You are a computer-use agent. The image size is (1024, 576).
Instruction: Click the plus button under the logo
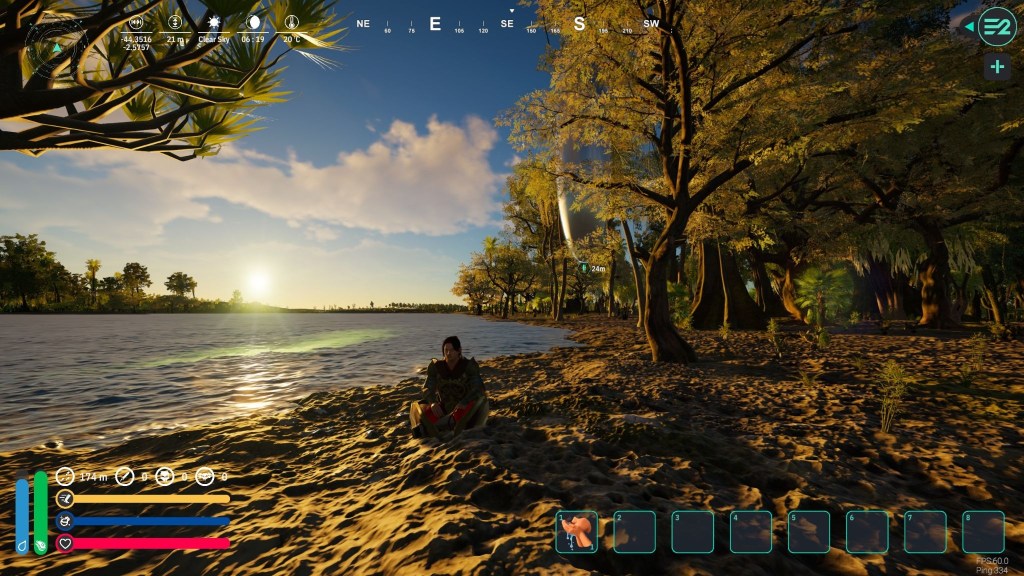coord(996,67)
